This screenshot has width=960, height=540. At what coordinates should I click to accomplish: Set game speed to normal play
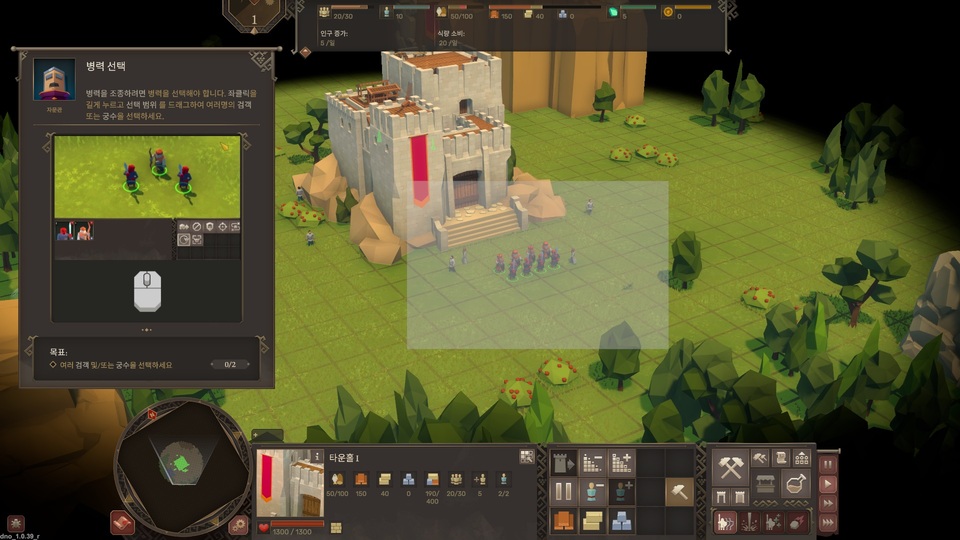[x=827, y=484]
